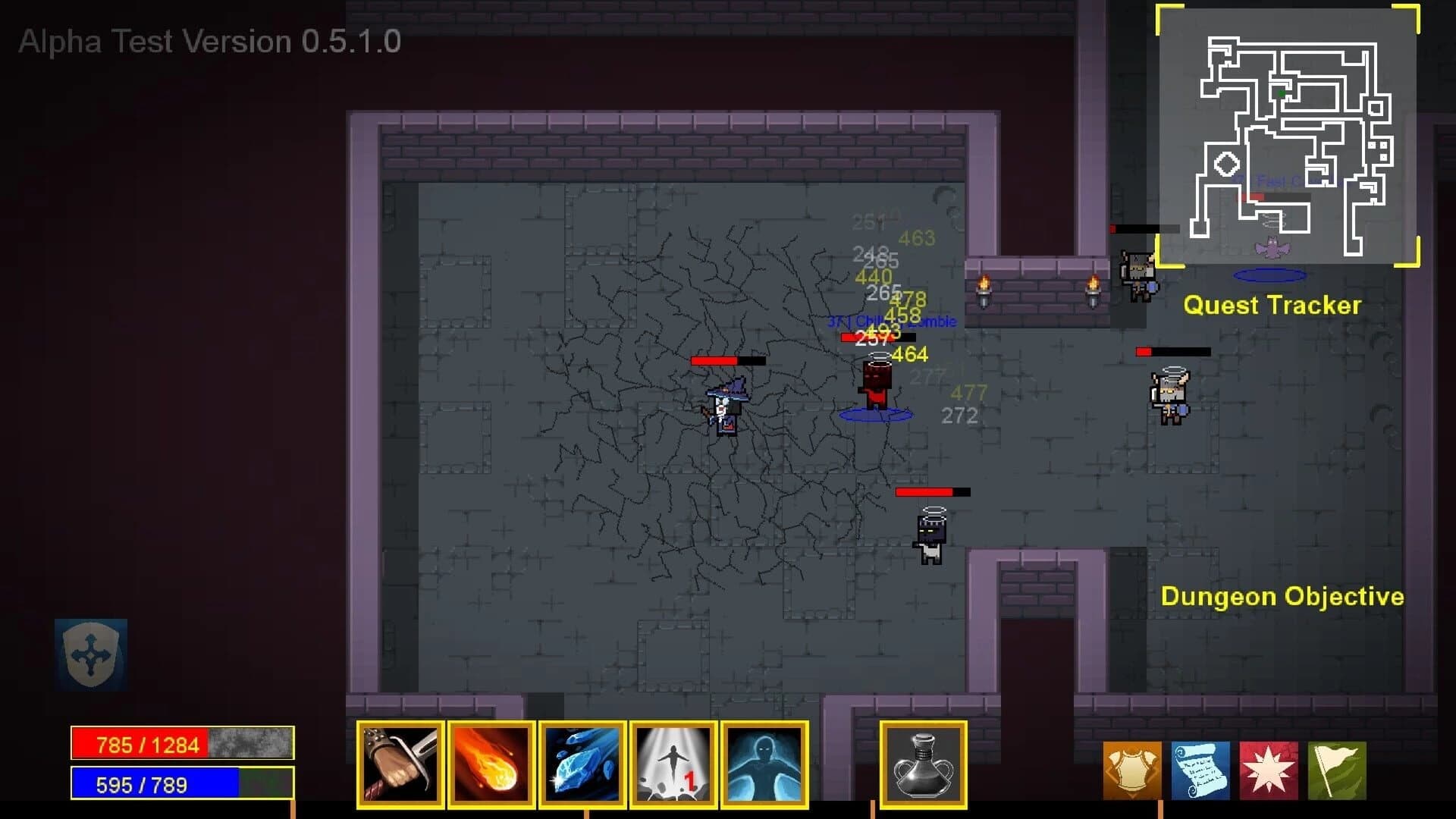The width and height of the screenshot is (1456, 819).
Task: Click the Alpha Test Version text
Action: point(209,42)
